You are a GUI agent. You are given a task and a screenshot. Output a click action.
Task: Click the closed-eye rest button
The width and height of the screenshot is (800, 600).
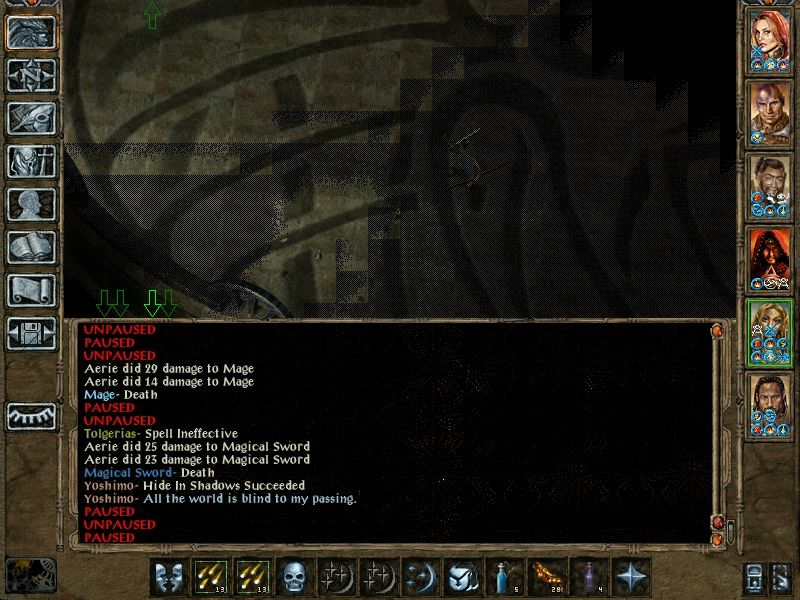pyautogui.click(x=31, y=416)
